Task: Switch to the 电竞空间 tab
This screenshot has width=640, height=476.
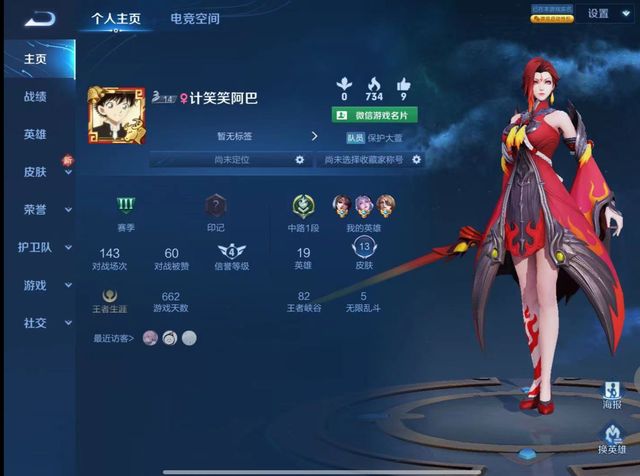Action: pos(195,17)
